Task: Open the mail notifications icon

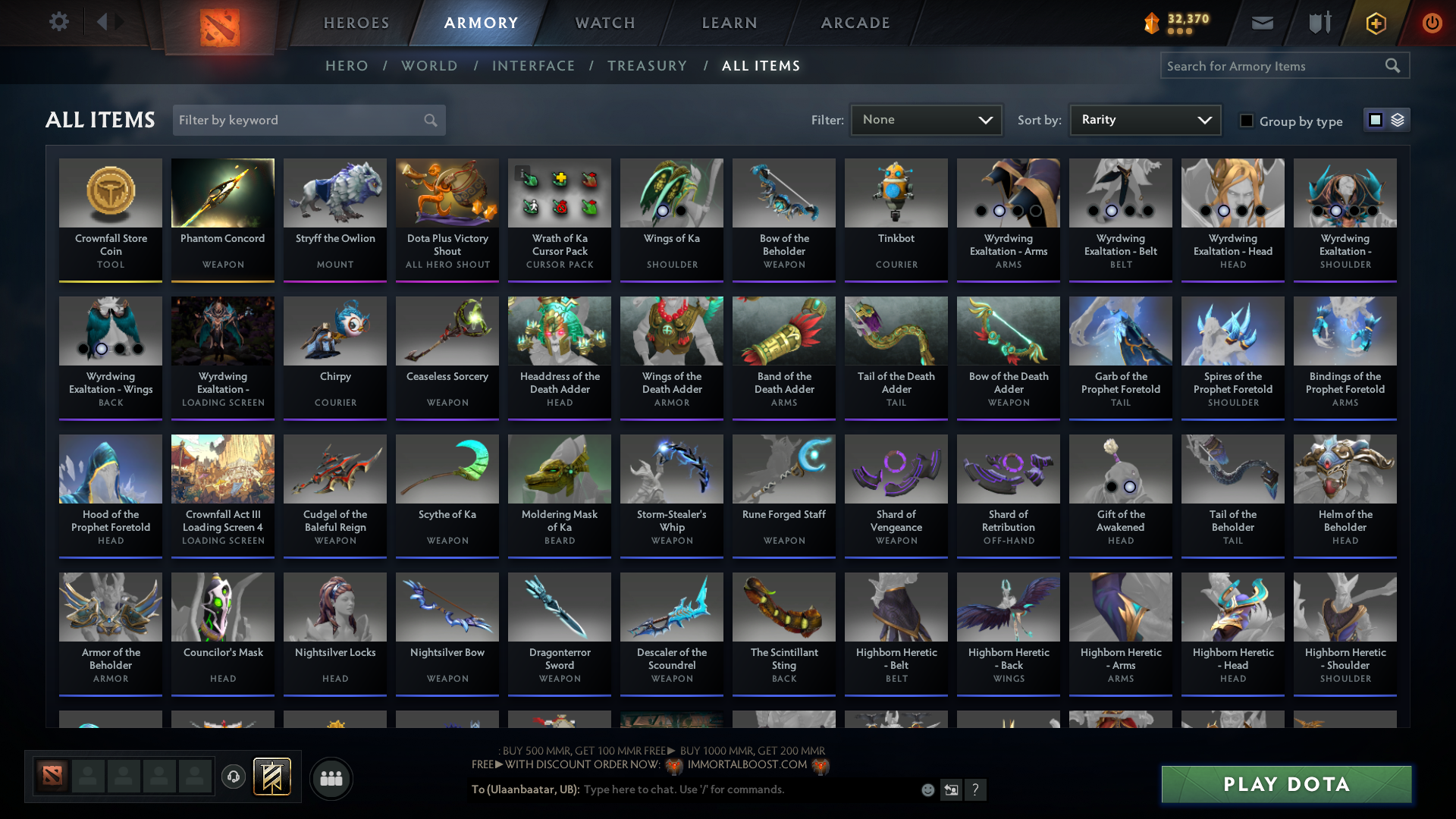Action: (x=1262, y=23)
